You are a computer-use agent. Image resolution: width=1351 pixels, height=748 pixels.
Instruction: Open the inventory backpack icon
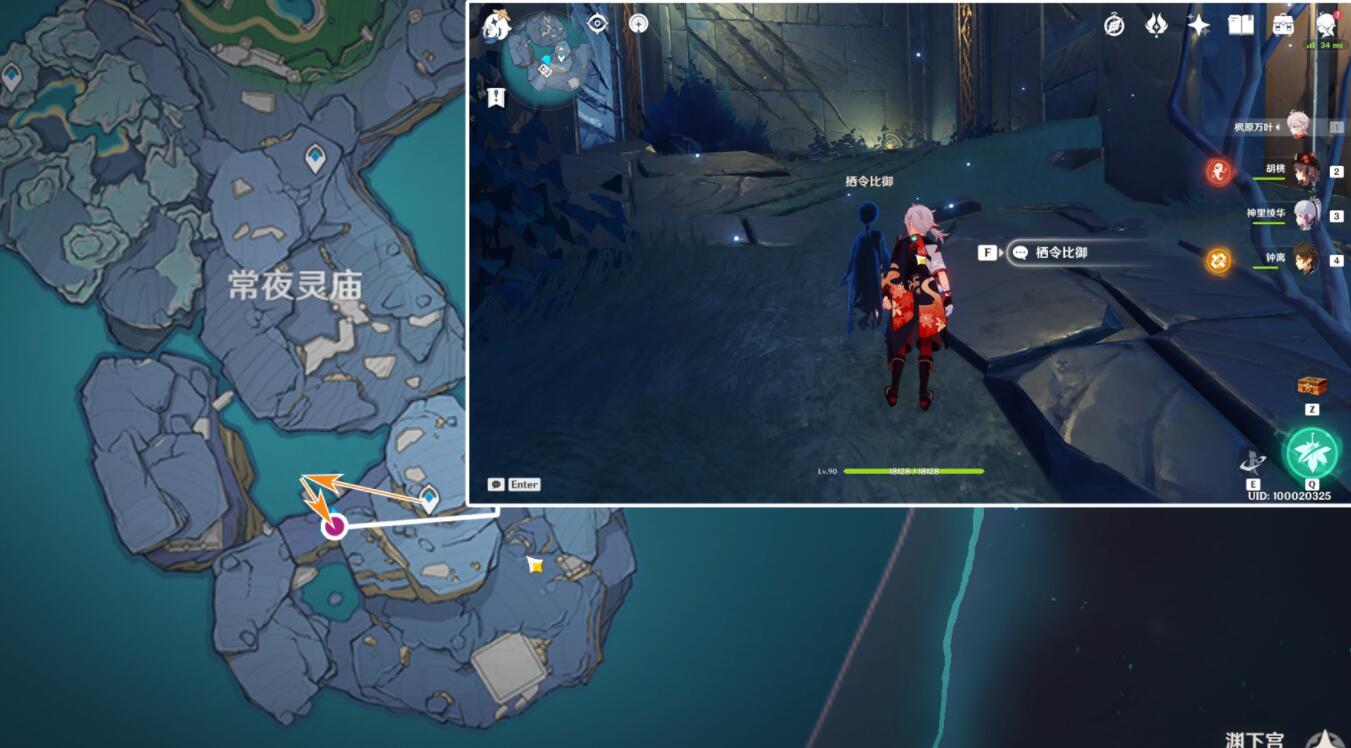pos(1283,25)
